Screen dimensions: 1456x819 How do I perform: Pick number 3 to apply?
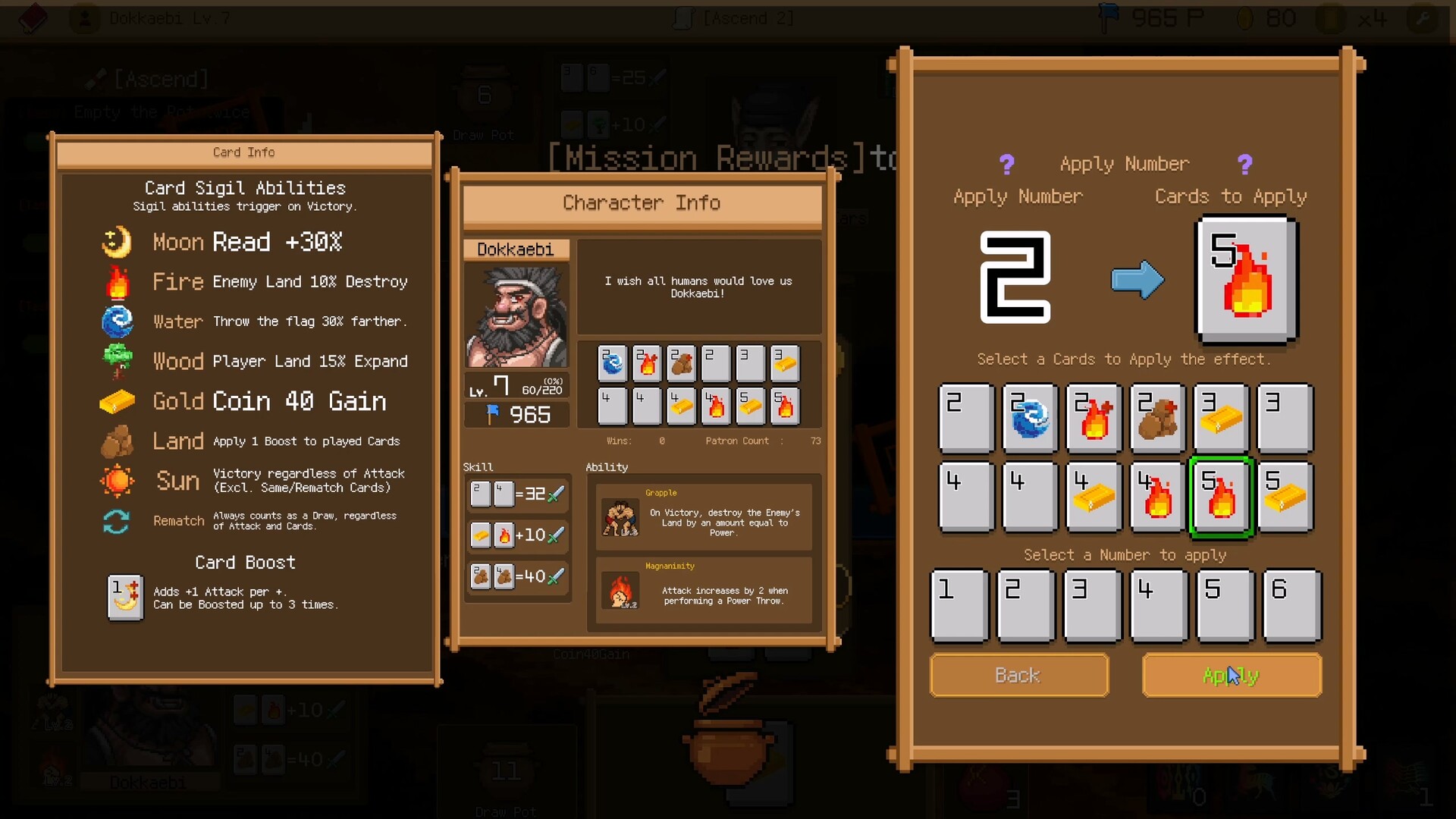1092,606
